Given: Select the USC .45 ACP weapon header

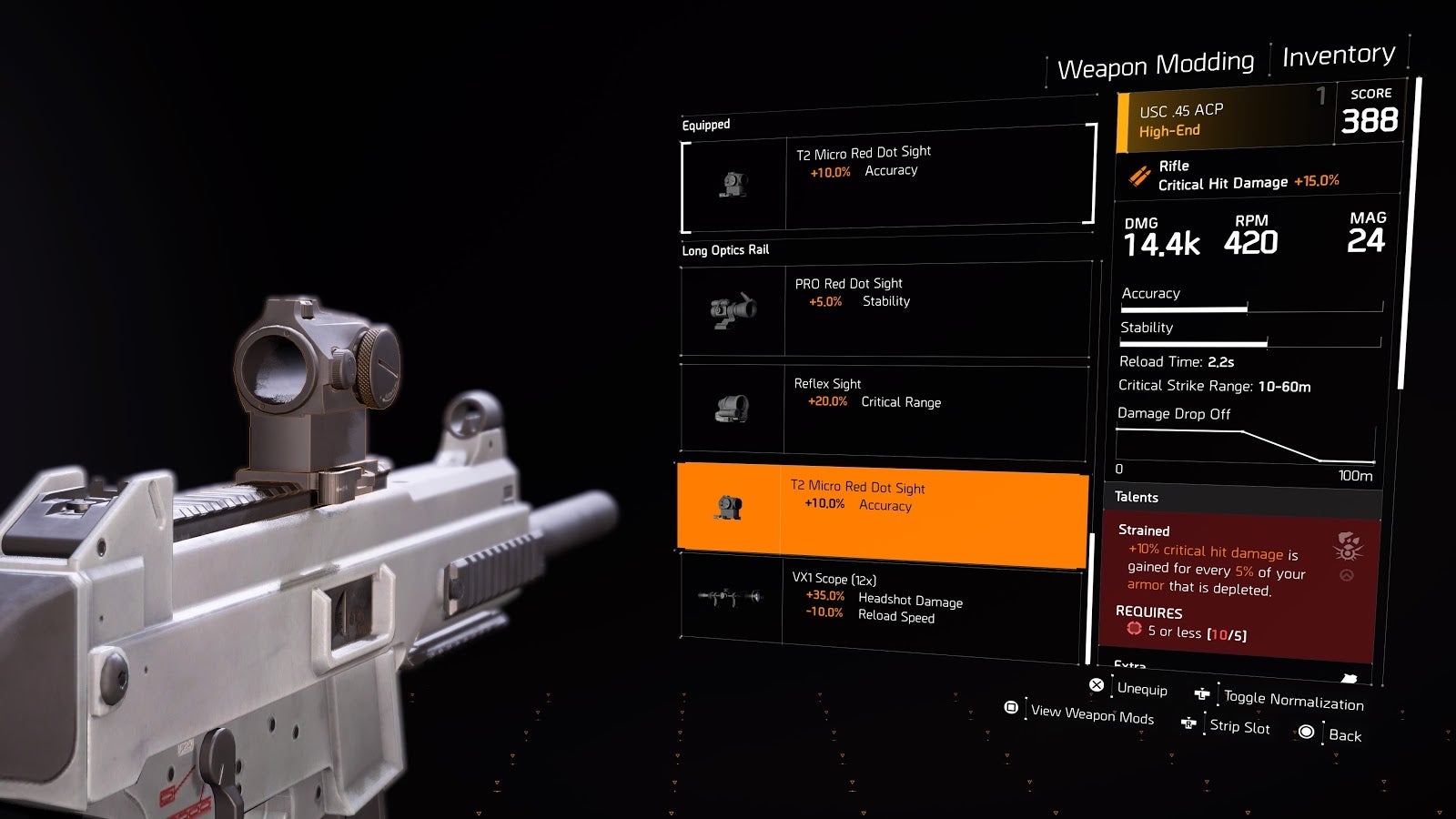Looking at the screenshot, I should point(1224,118).
